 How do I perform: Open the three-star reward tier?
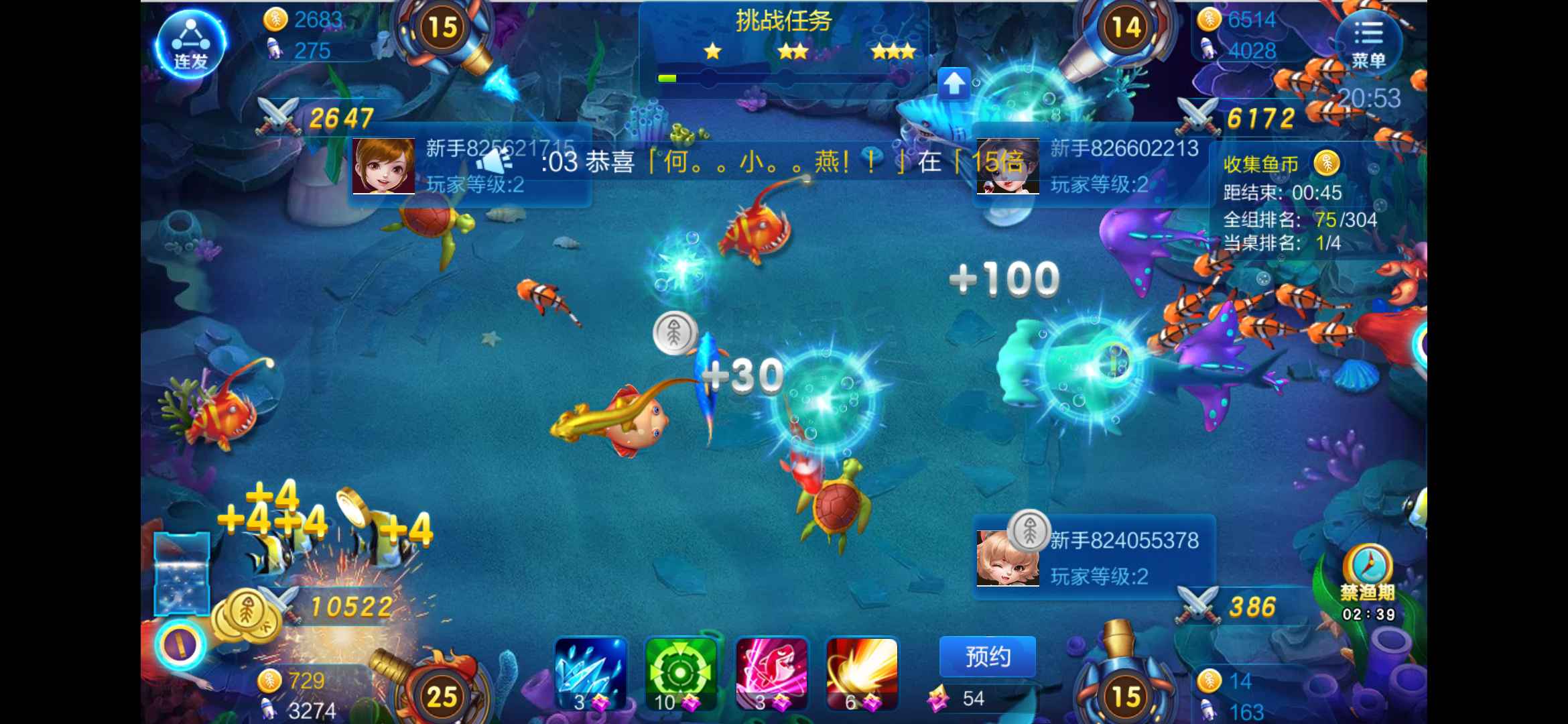tap(894, 50)
